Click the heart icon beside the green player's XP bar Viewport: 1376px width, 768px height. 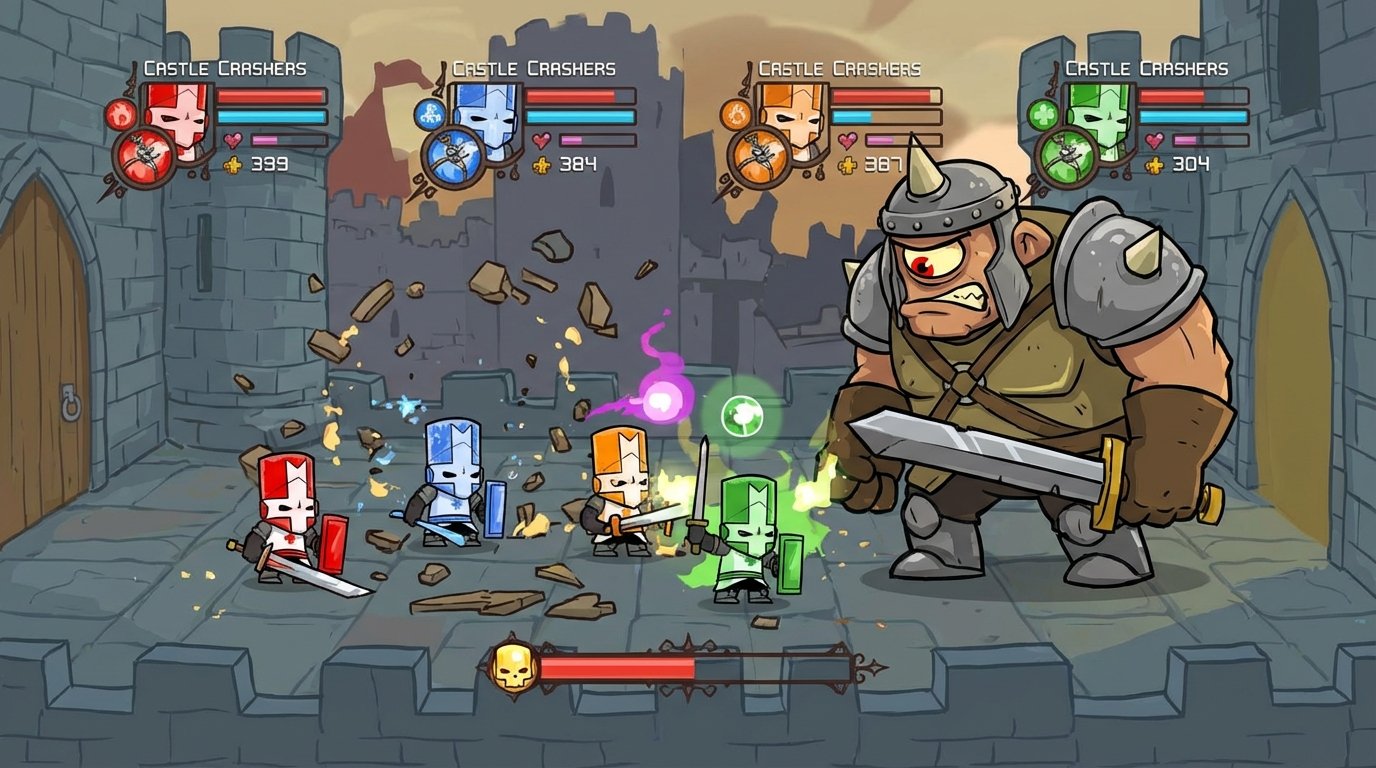pyautogui.click(x=1155, y=142)
